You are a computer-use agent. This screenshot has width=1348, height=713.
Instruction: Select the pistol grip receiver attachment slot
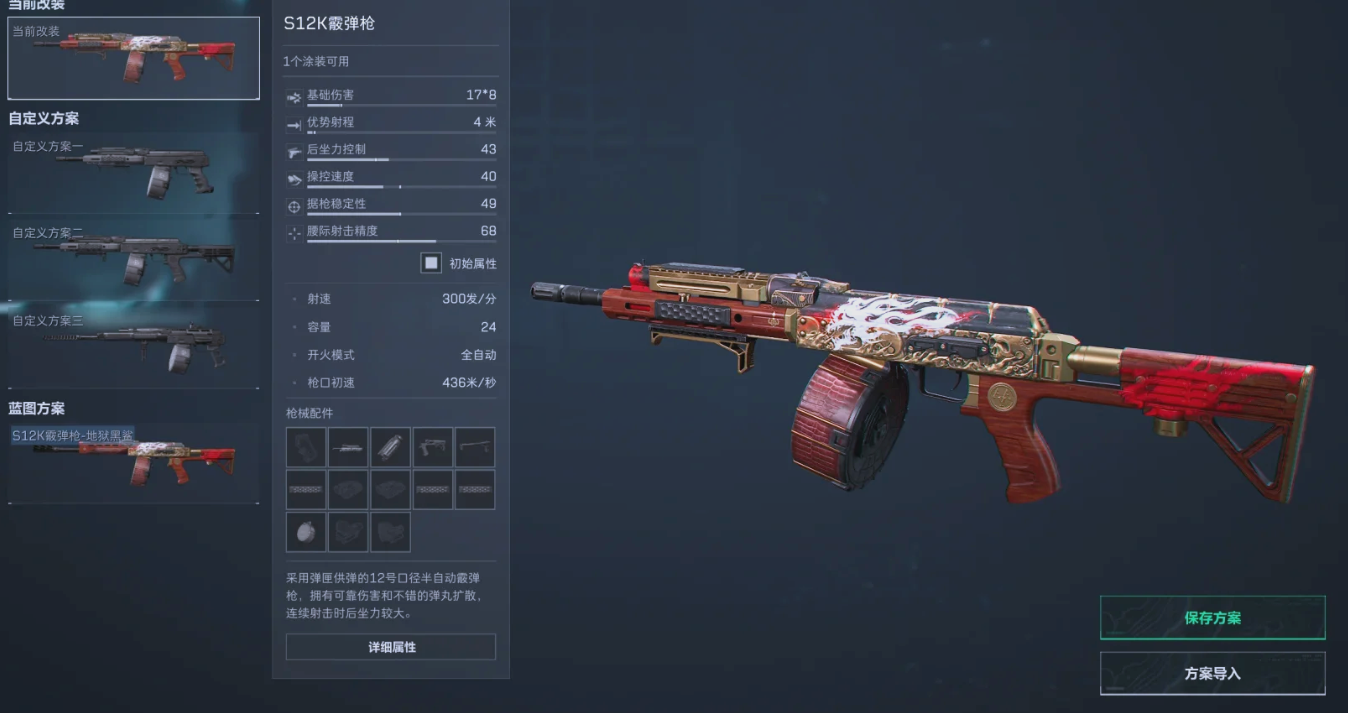coord(433,448)
